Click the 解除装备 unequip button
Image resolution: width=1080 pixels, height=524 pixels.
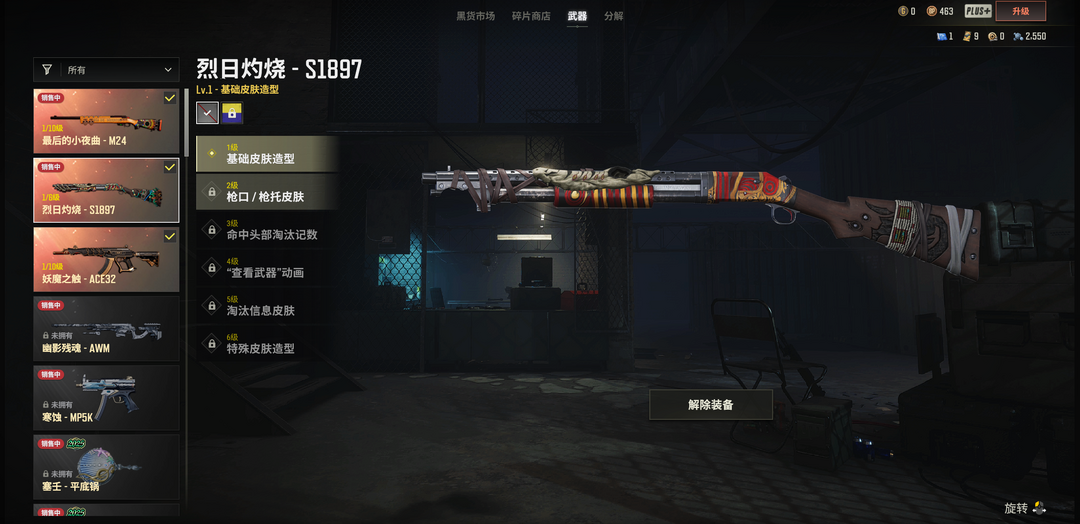(711, 405)
